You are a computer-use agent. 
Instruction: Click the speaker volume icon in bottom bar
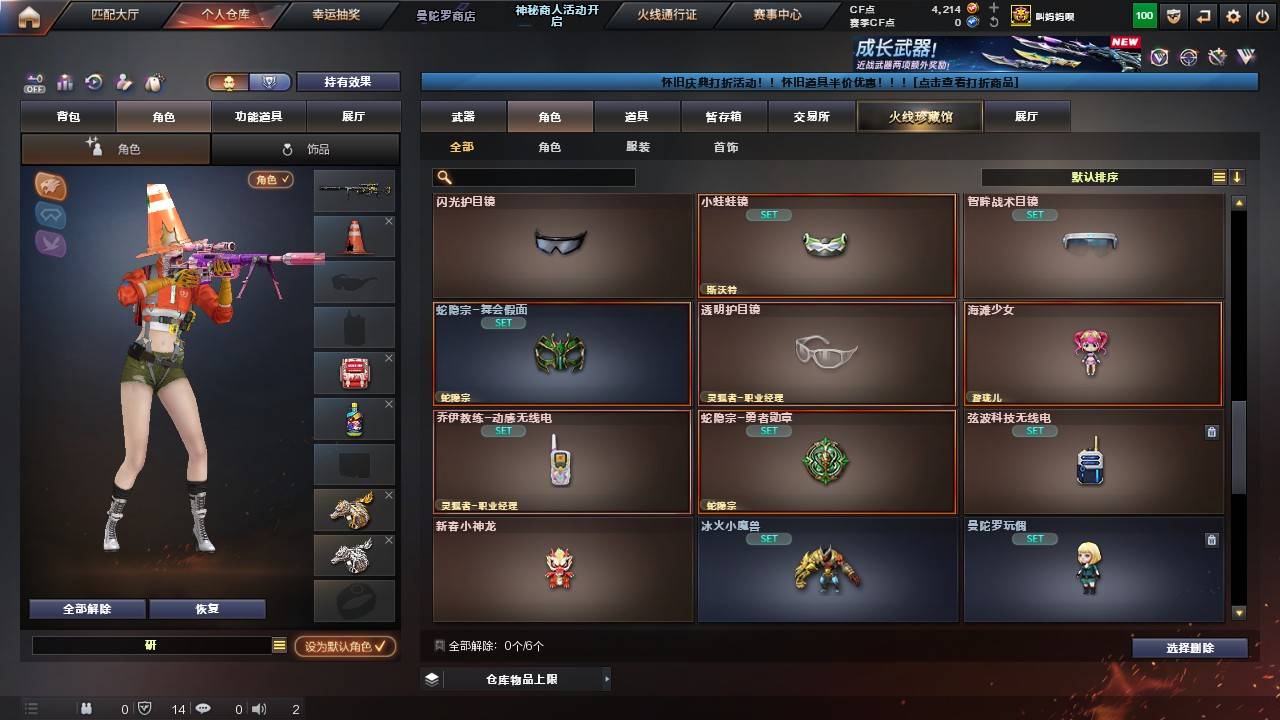pos(259,709)
